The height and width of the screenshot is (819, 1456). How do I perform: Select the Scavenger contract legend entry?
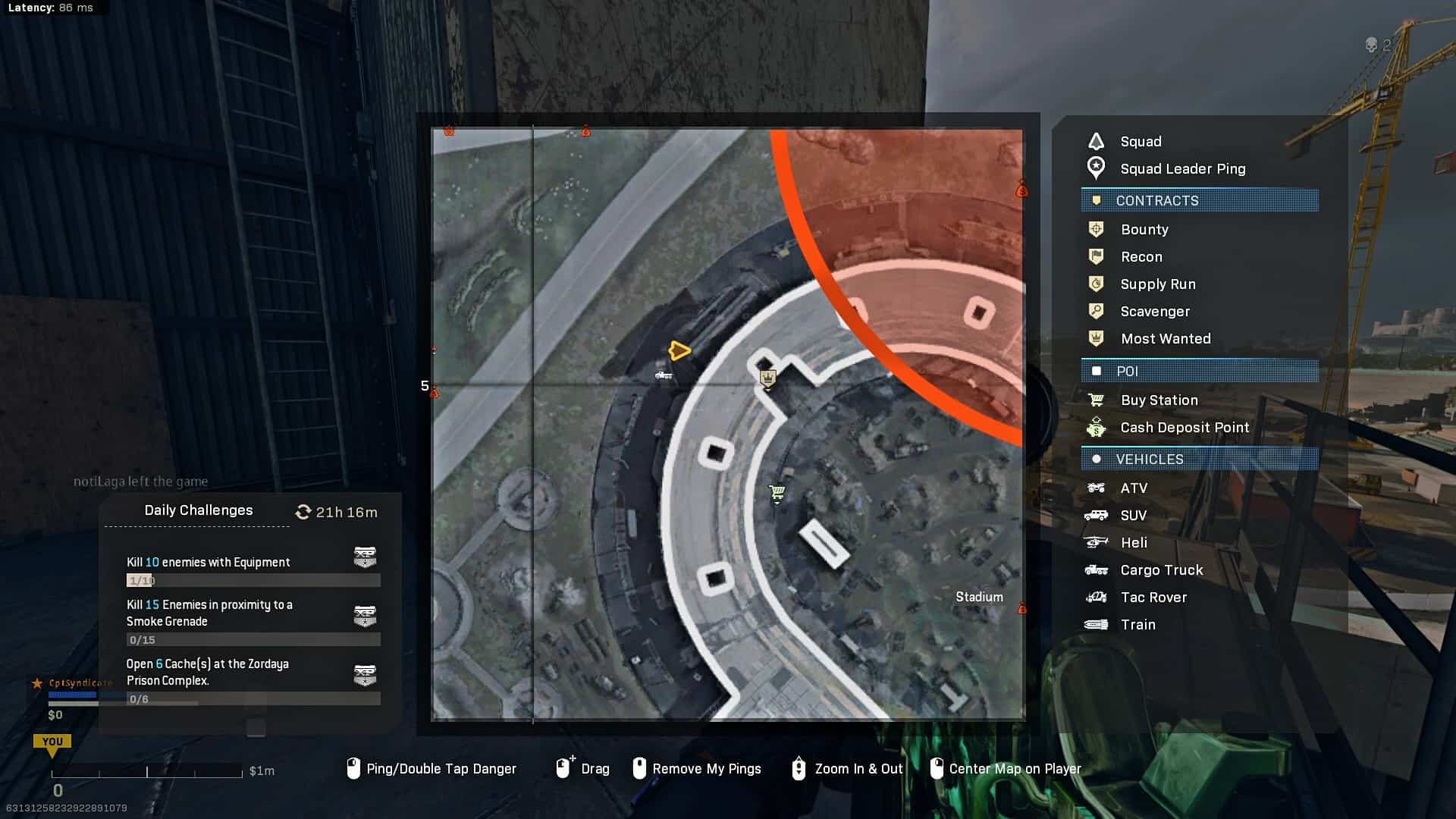(1154, 312)
